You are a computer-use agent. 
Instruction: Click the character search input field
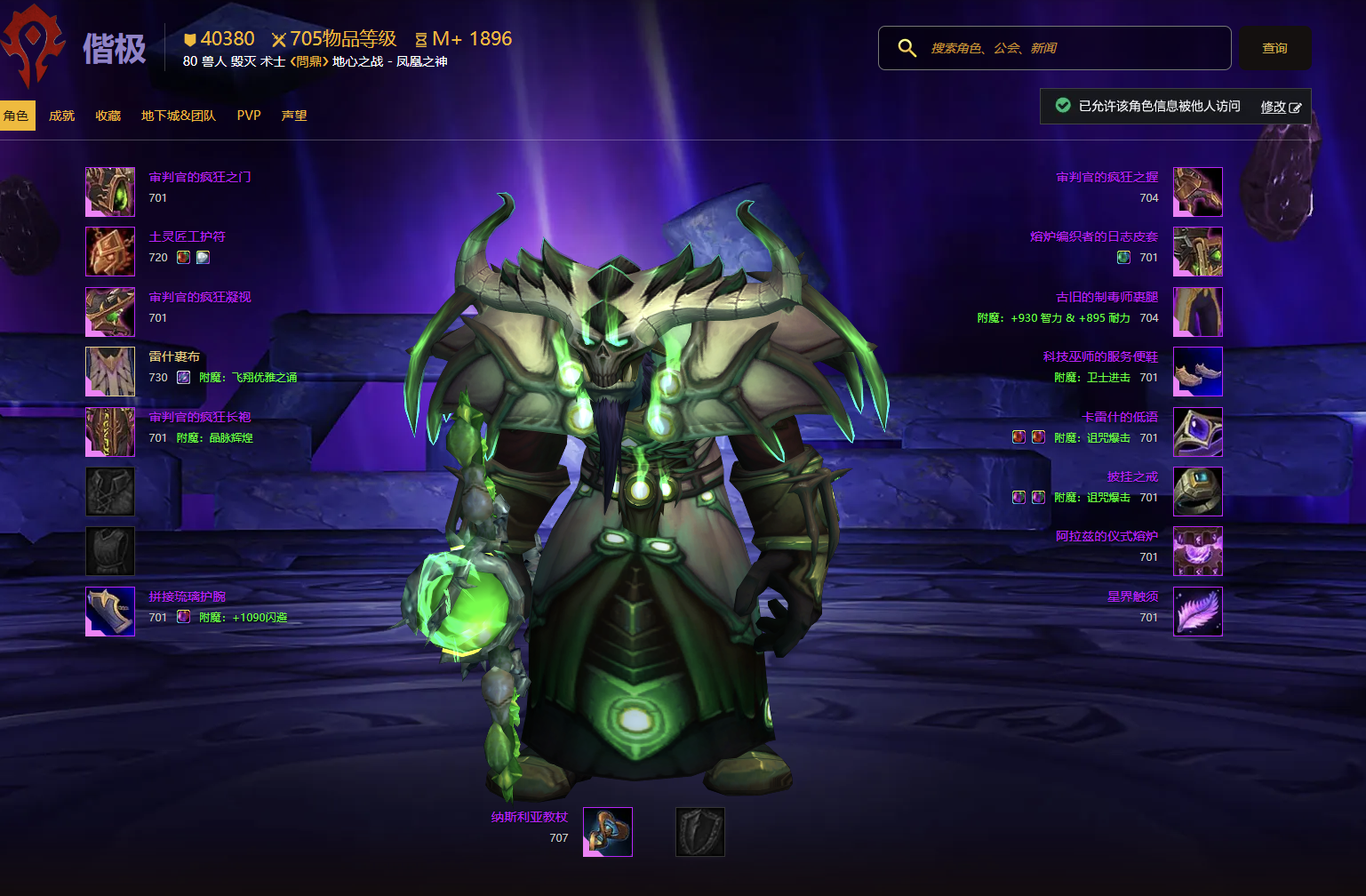tap(1066, 48)
